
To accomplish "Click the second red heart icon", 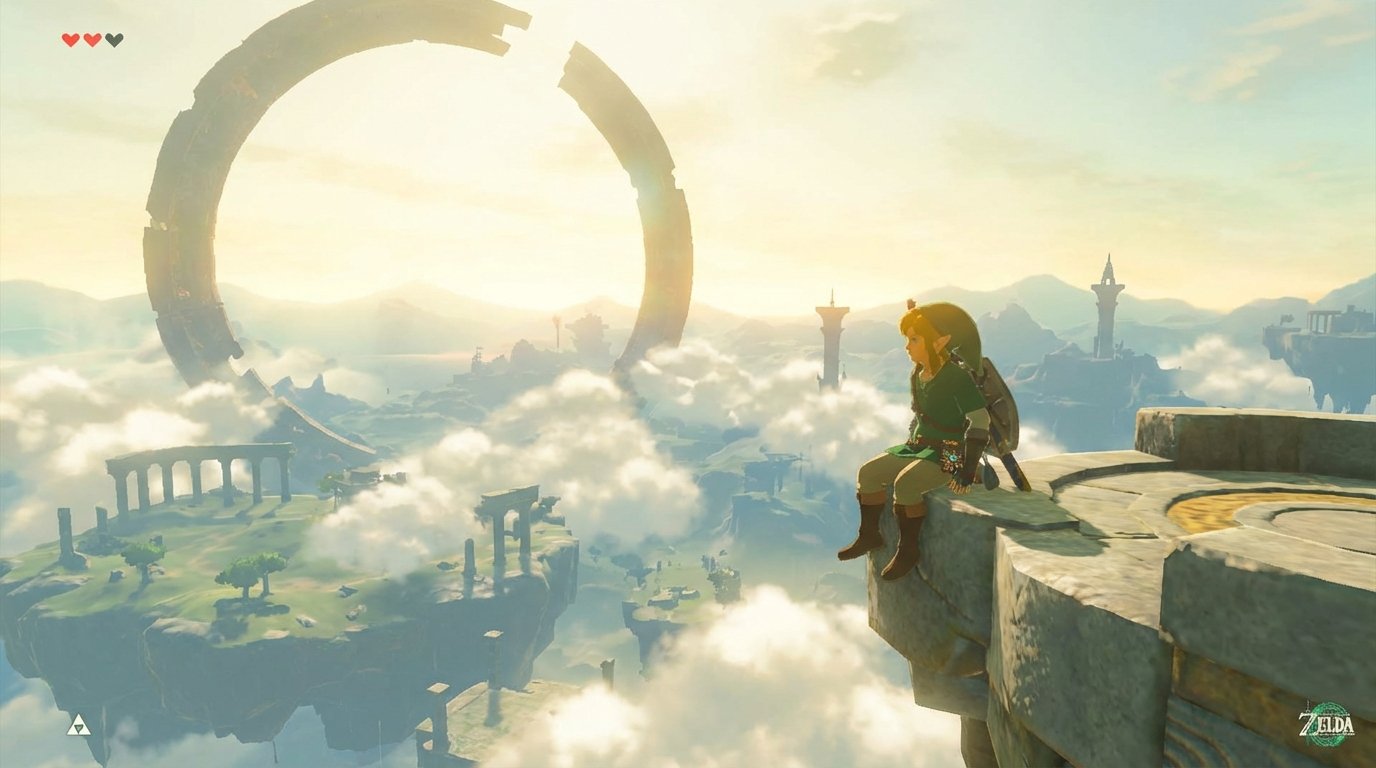I will tap(91, 40).
